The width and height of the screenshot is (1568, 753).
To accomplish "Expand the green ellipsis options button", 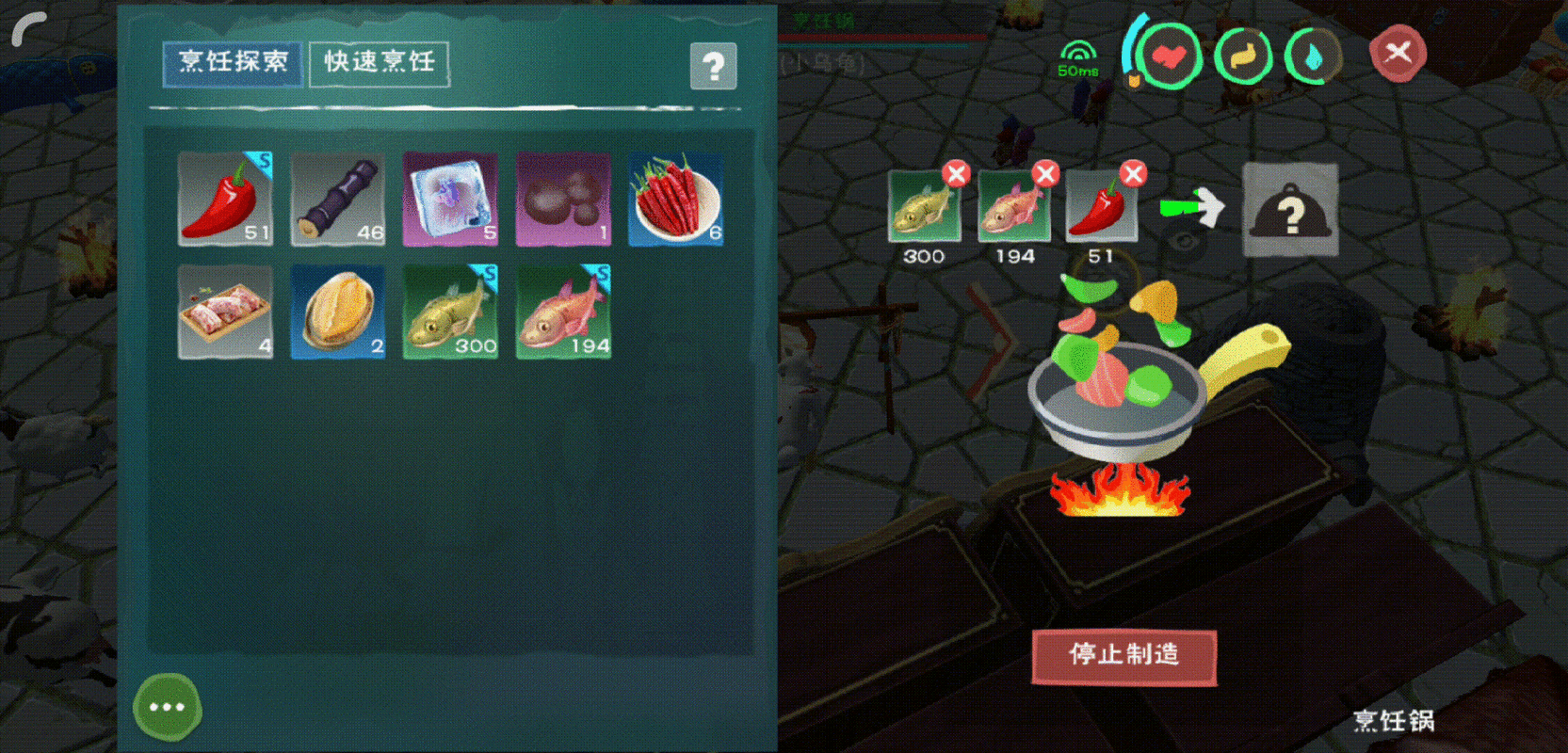I will coord(167,707).
